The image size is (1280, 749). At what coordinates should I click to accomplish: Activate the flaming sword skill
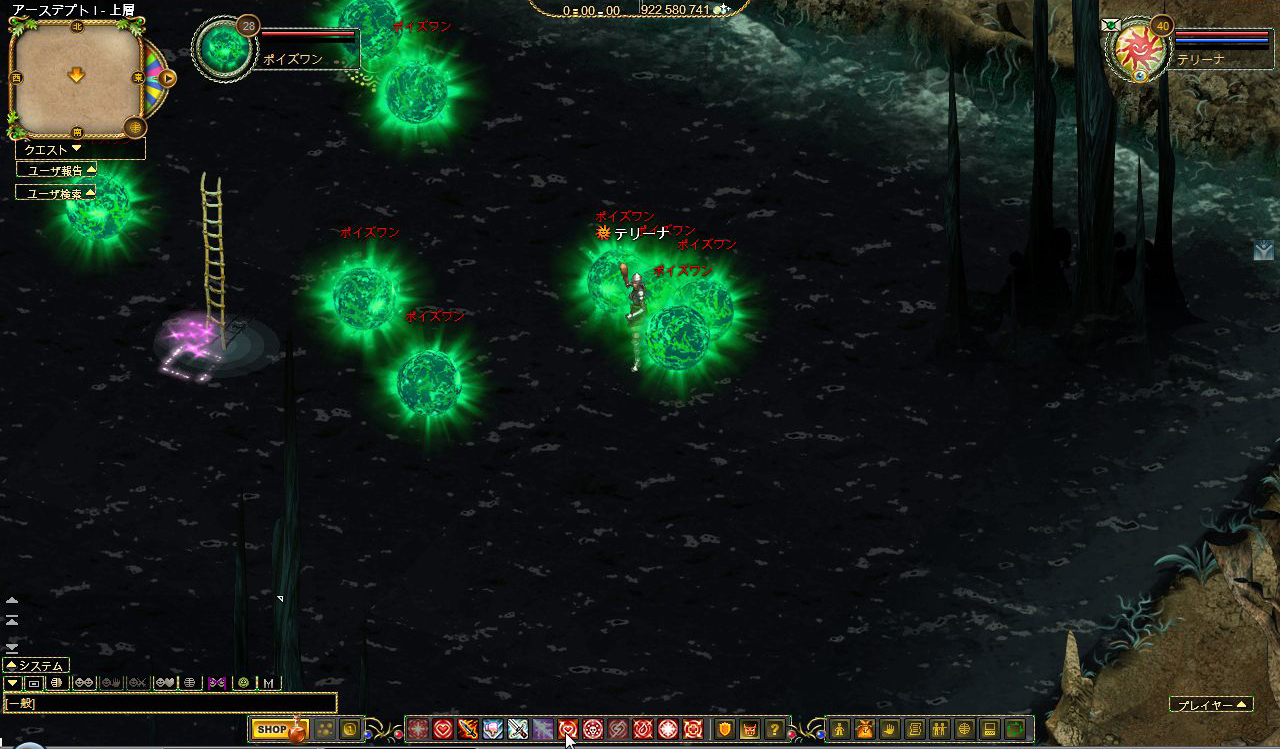pos(467,730)
